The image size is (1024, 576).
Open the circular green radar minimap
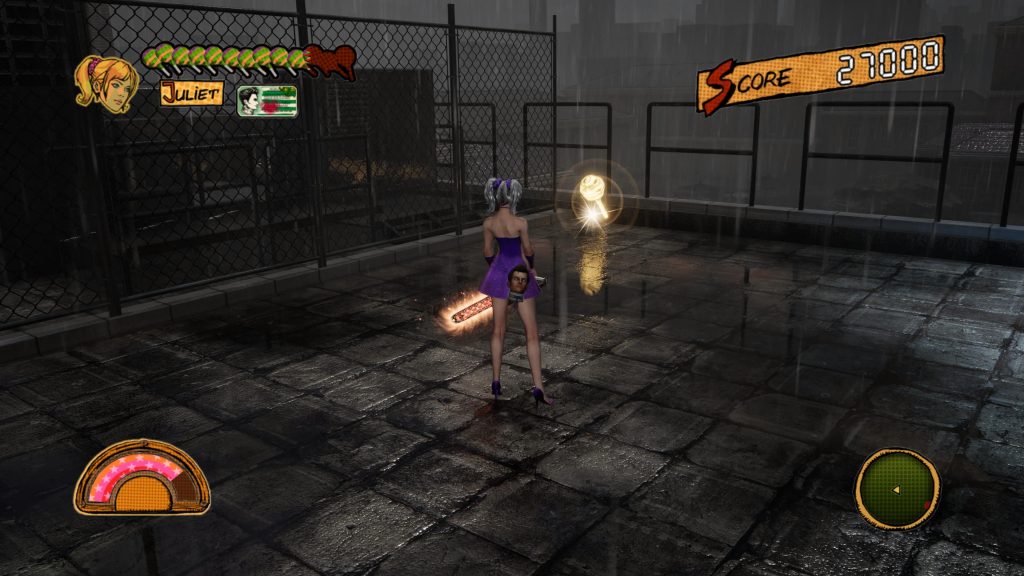pyautogui.click(x=897, y=488)
